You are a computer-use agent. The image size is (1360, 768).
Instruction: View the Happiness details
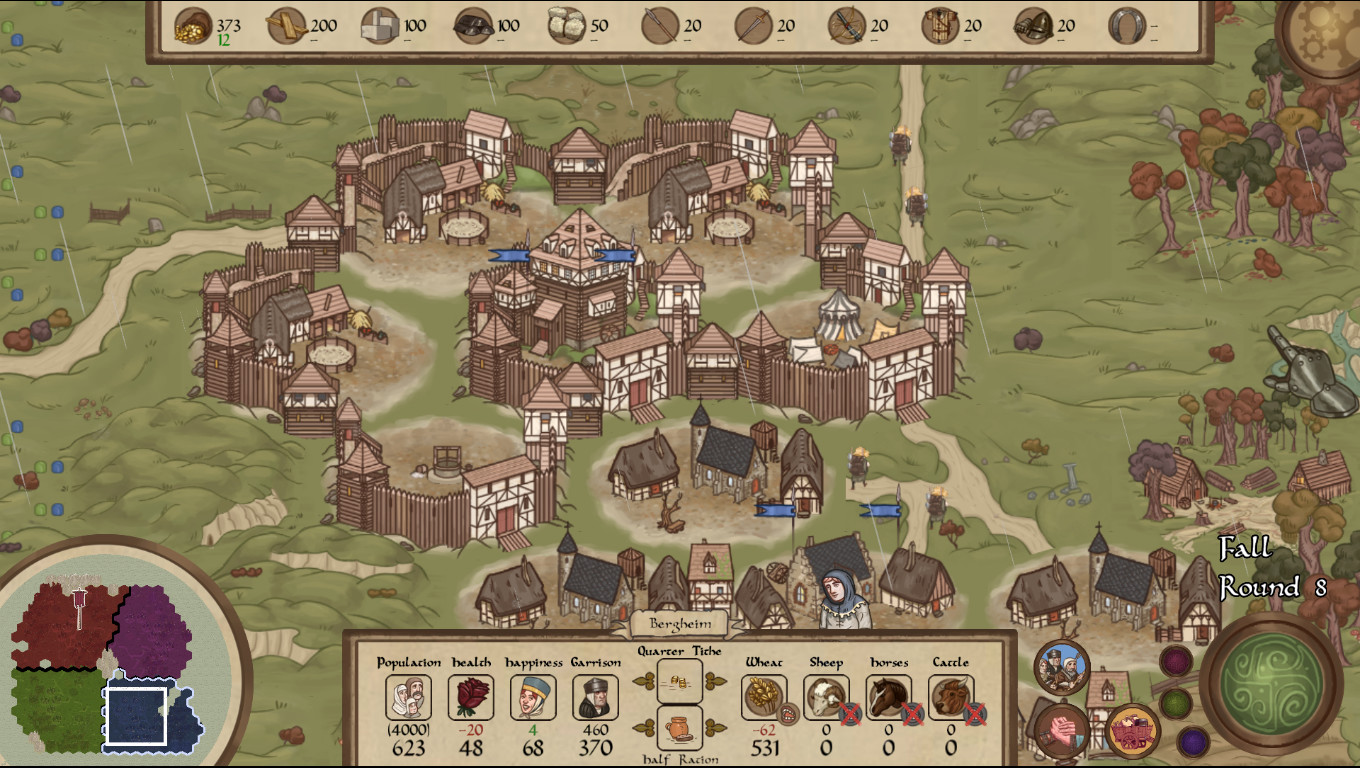533,697
